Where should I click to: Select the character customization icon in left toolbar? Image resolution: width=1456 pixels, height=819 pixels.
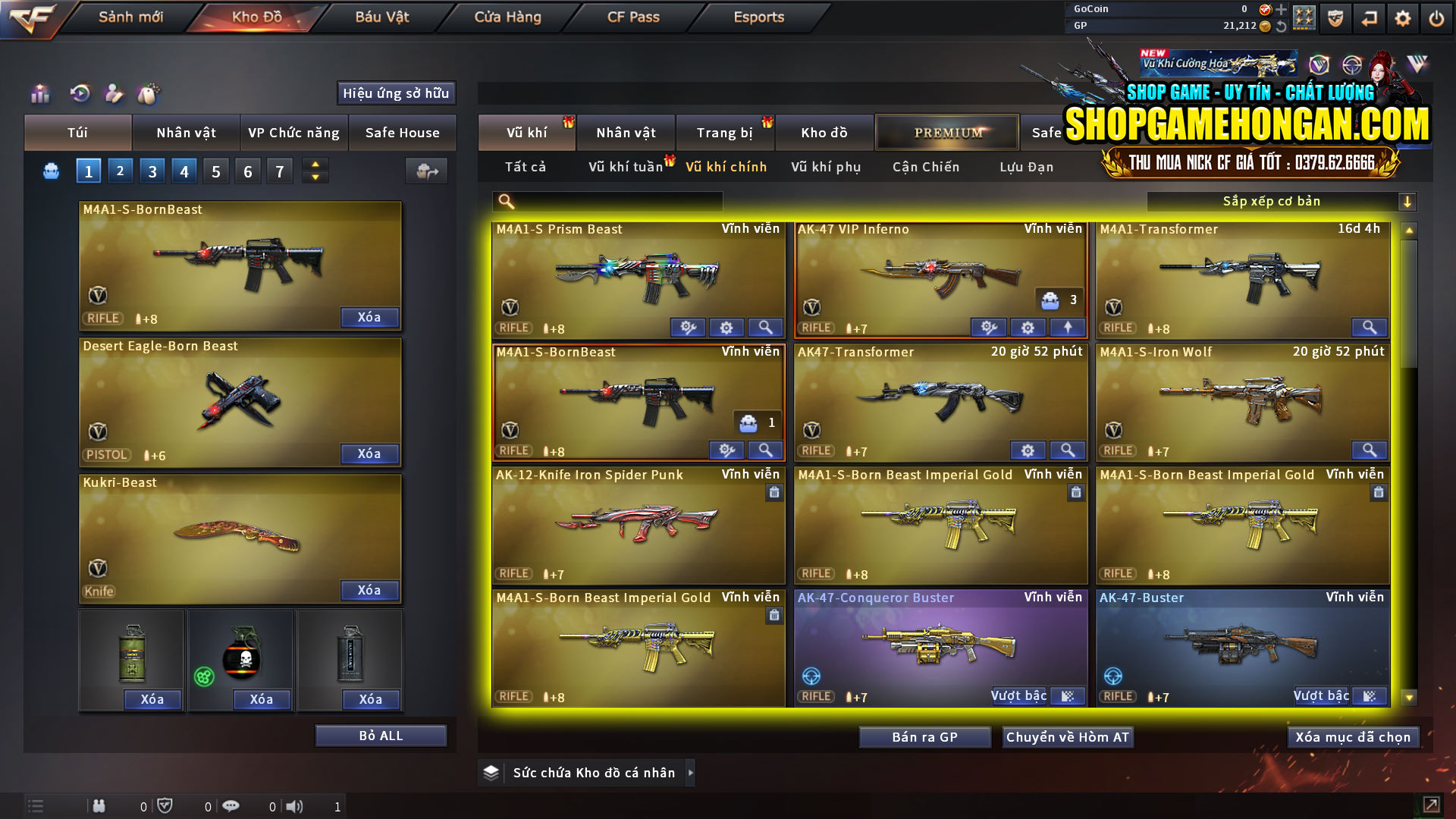(115, 94)
